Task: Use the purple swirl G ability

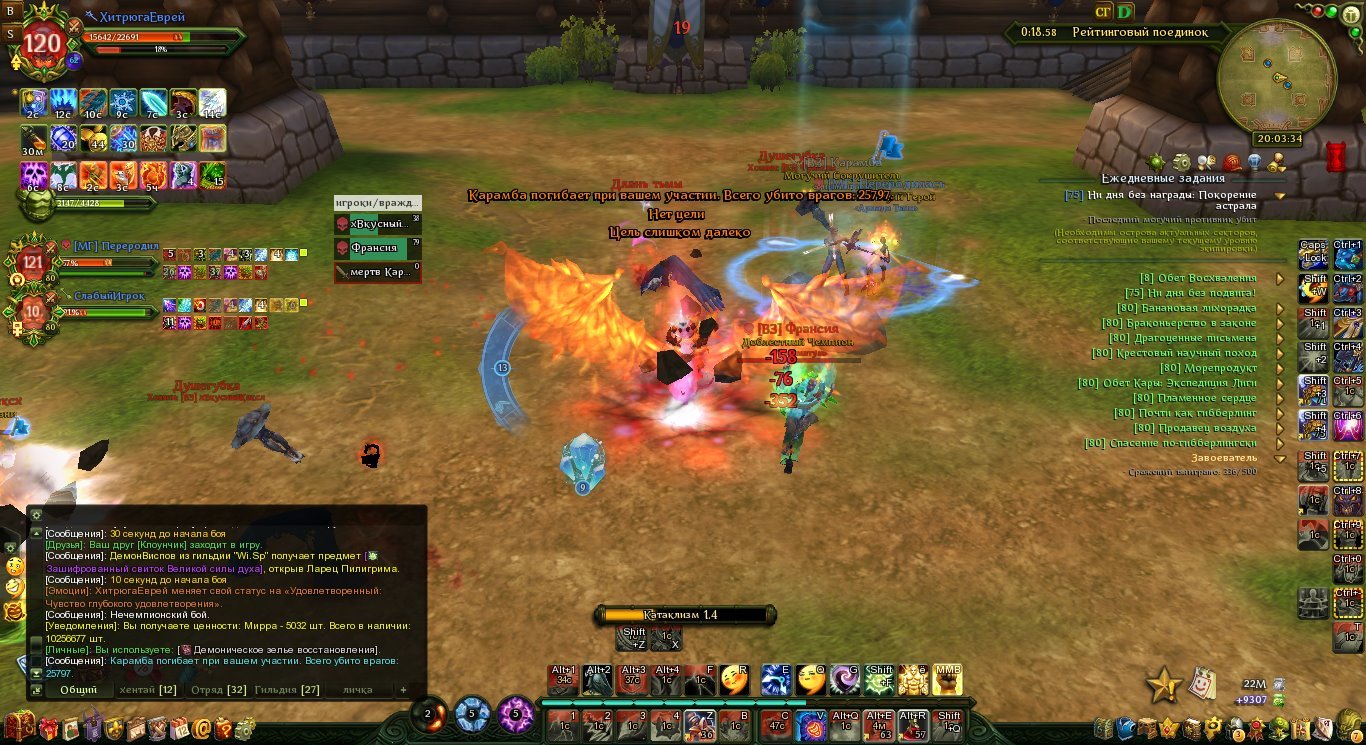Action: point(845,680)
